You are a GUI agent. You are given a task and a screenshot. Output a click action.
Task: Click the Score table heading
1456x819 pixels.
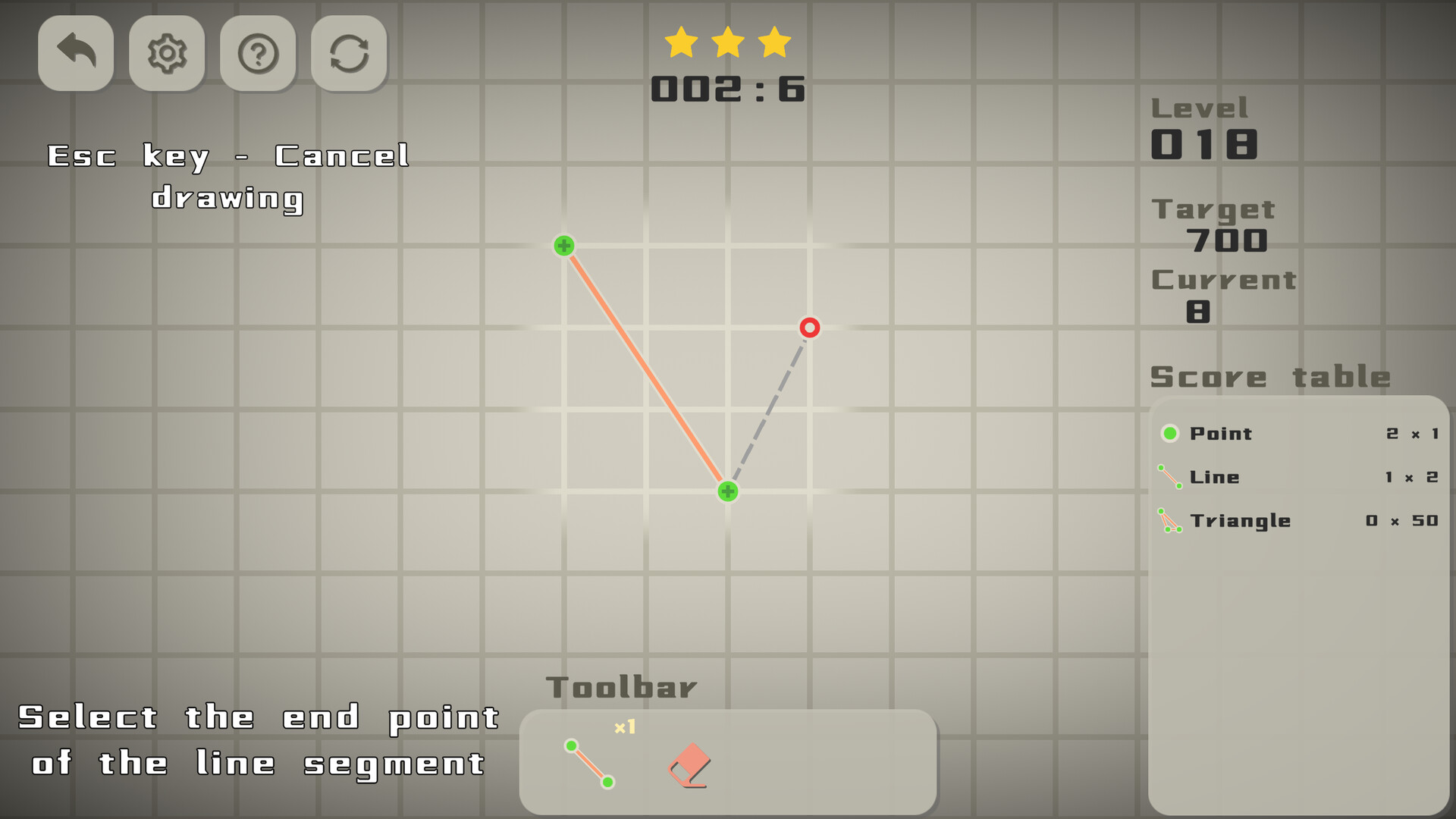coord(1269,377)
